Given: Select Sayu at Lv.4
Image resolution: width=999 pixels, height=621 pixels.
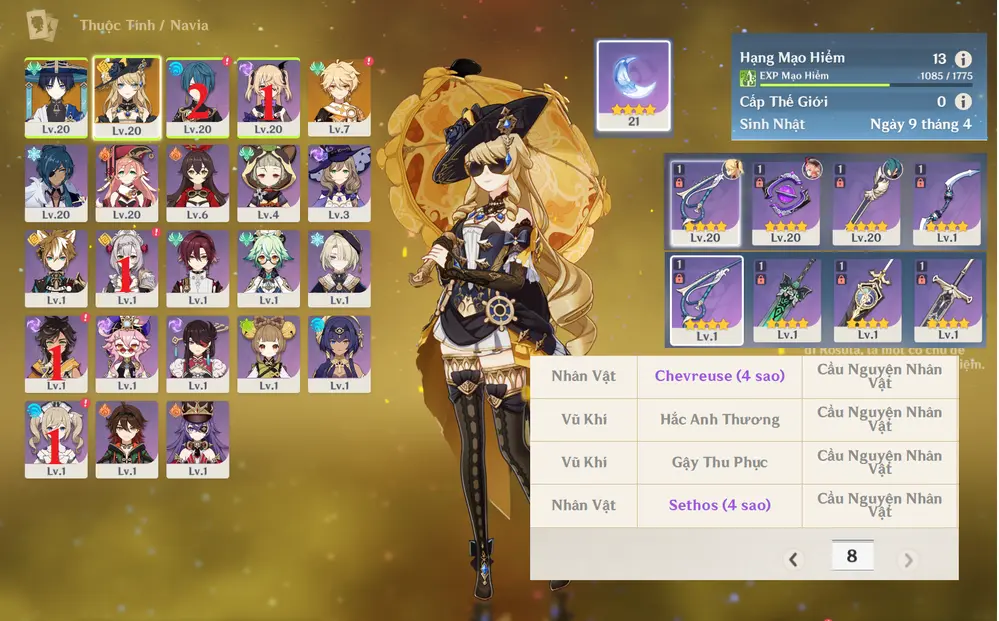Looking at the screenshot, I should tap(269, 183).
